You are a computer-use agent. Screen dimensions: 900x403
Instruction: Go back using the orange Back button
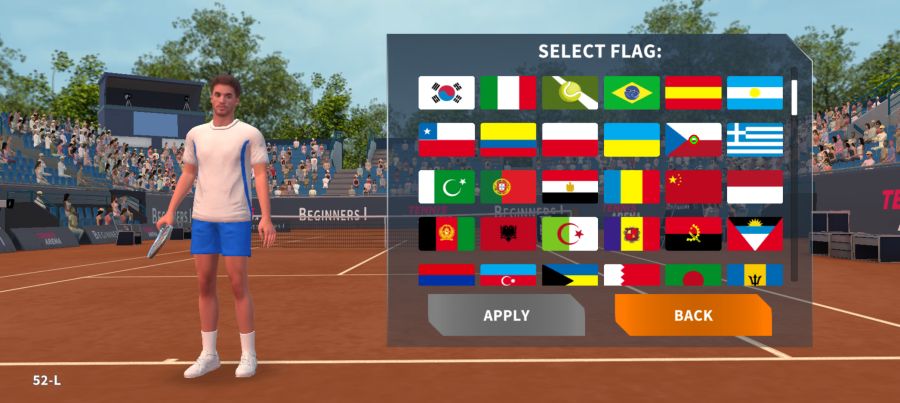pos(693,315)
